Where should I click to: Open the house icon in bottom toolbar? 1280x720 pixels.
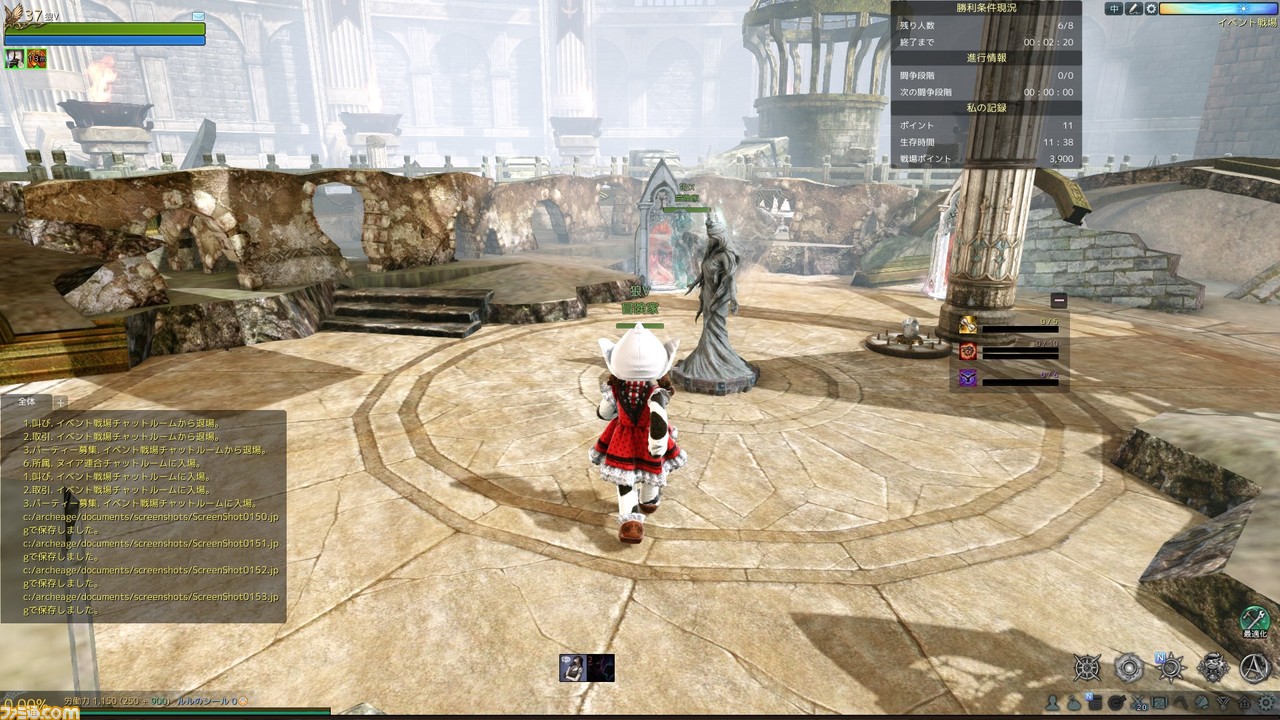[x=1244, y=703]
